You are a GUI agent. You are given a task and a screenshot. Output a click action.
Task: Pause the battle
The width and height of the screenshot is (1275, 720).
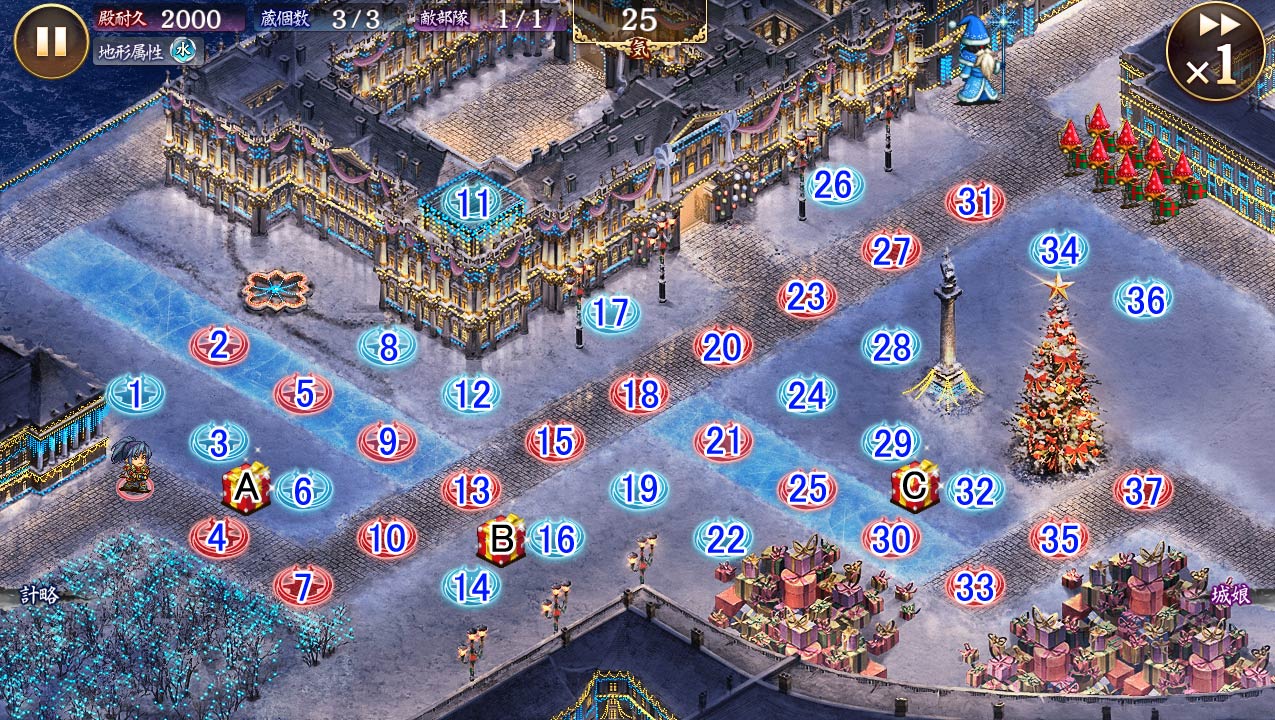pos(51,41)
